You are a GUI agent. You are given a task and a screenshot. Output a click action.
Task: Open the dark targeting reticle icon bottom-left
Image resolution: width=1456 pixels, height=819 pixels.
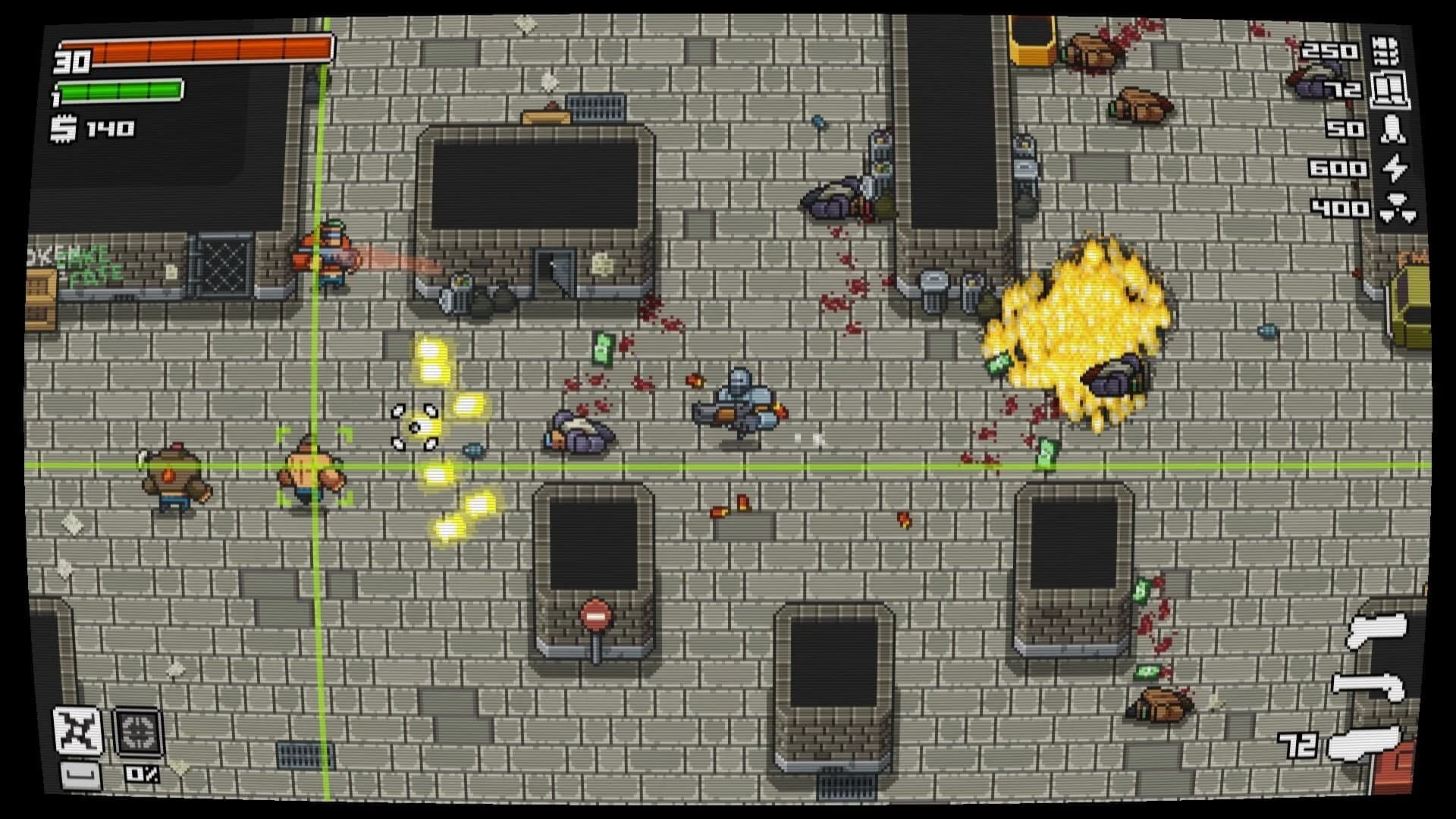pos(140,732)
